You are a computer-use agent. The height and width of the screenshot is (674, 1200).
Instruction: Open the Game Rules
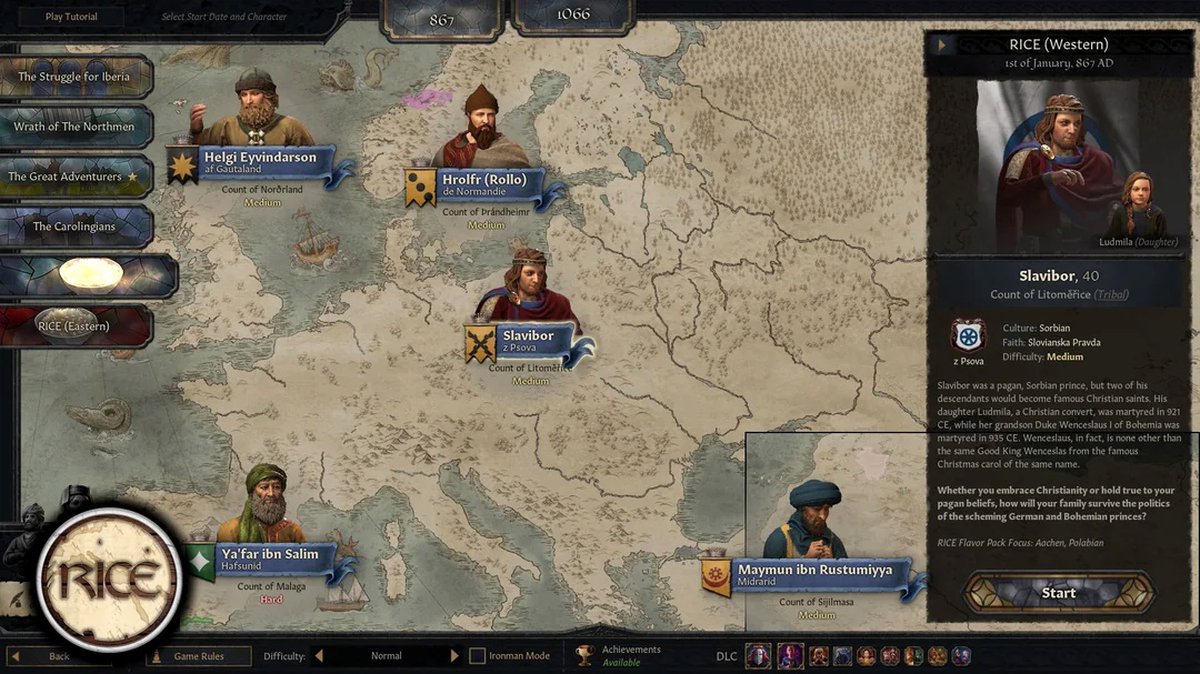coord(198,656)
